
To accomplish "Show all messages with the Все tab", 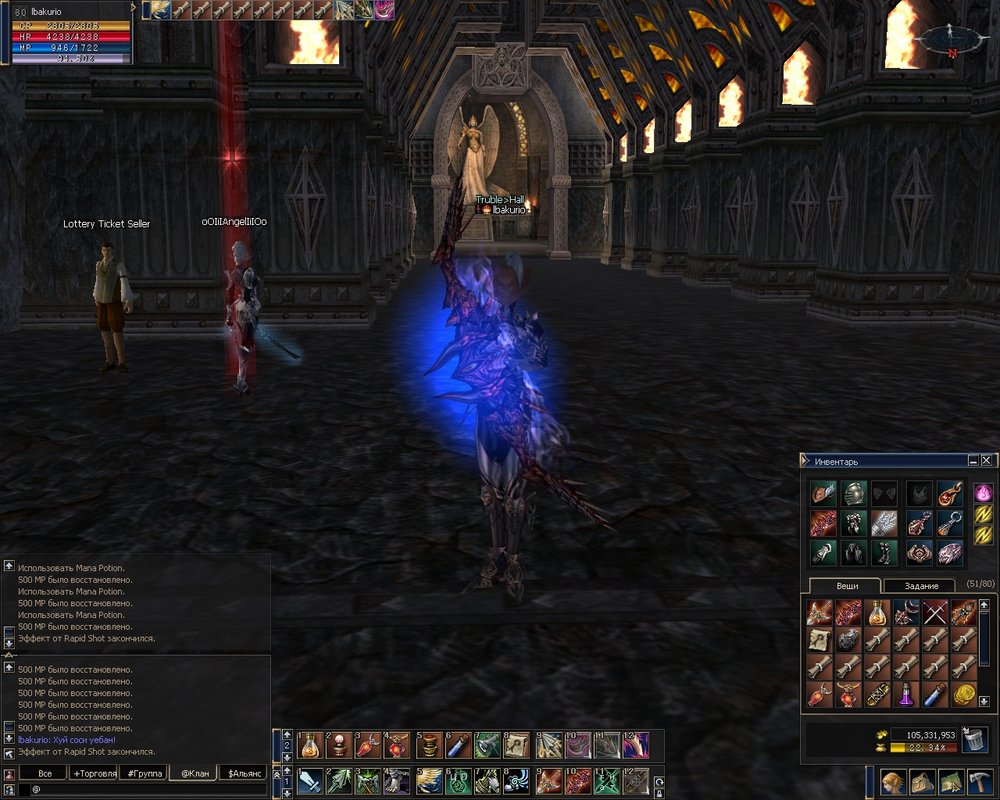I will coord(44,774).
